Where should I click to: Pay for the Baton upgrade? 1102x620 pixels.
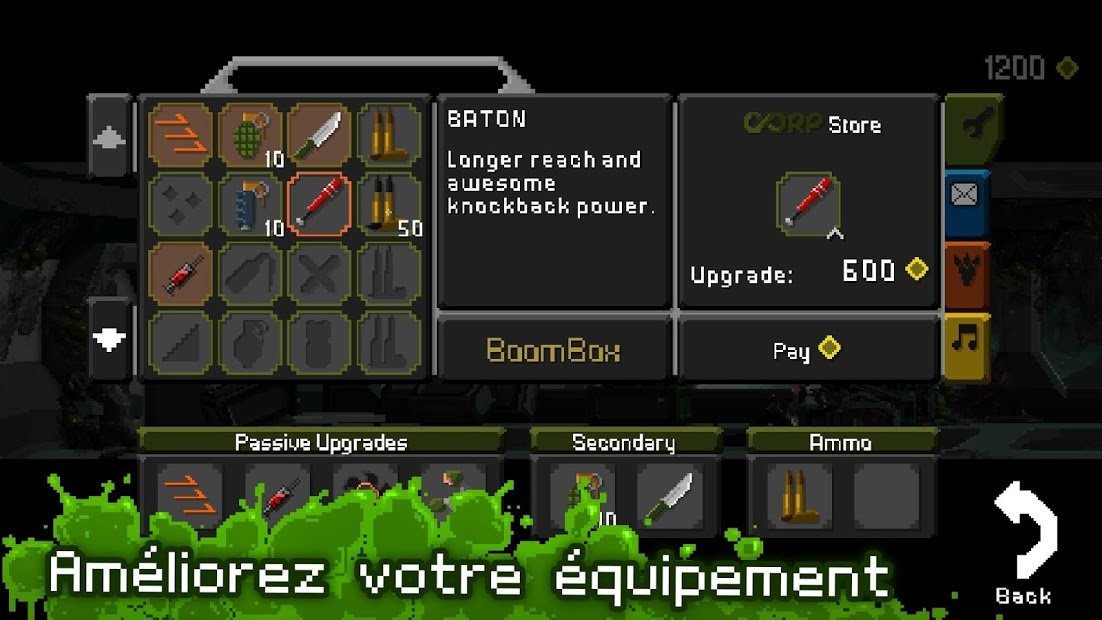(x=808, y=350)
